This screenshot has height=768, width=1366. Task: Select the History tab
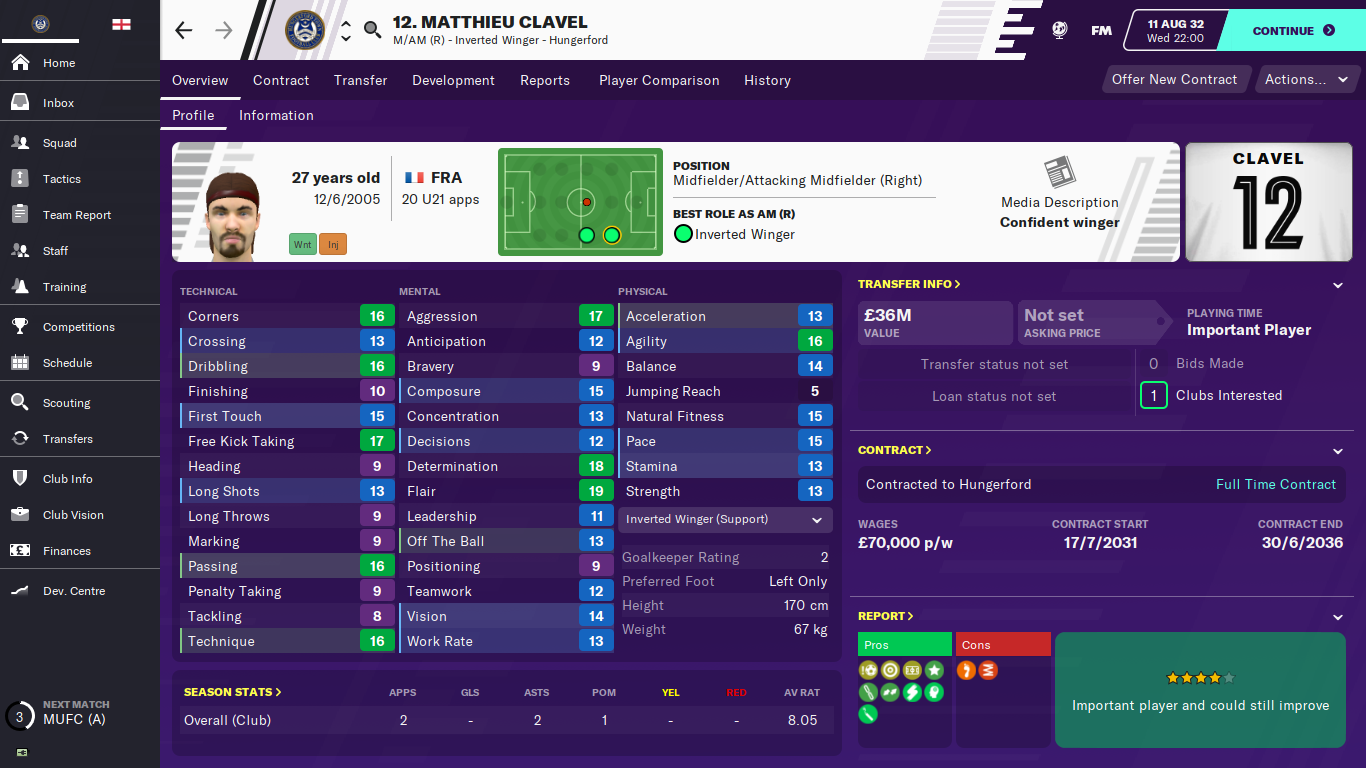click(x=767, y=80)
